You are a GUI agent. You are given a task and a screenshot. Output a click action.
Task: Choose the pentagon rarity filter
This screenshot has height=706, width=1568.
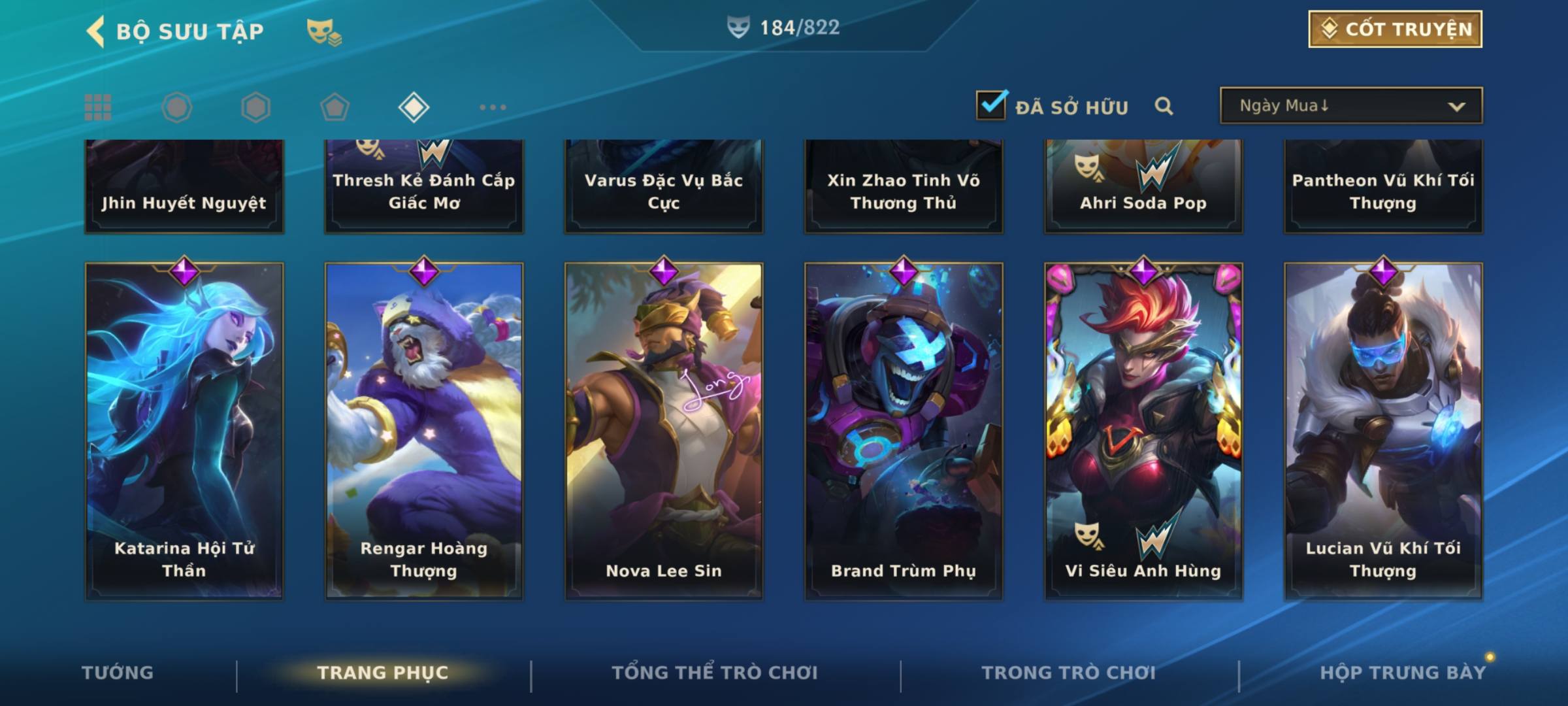[335, 107]
